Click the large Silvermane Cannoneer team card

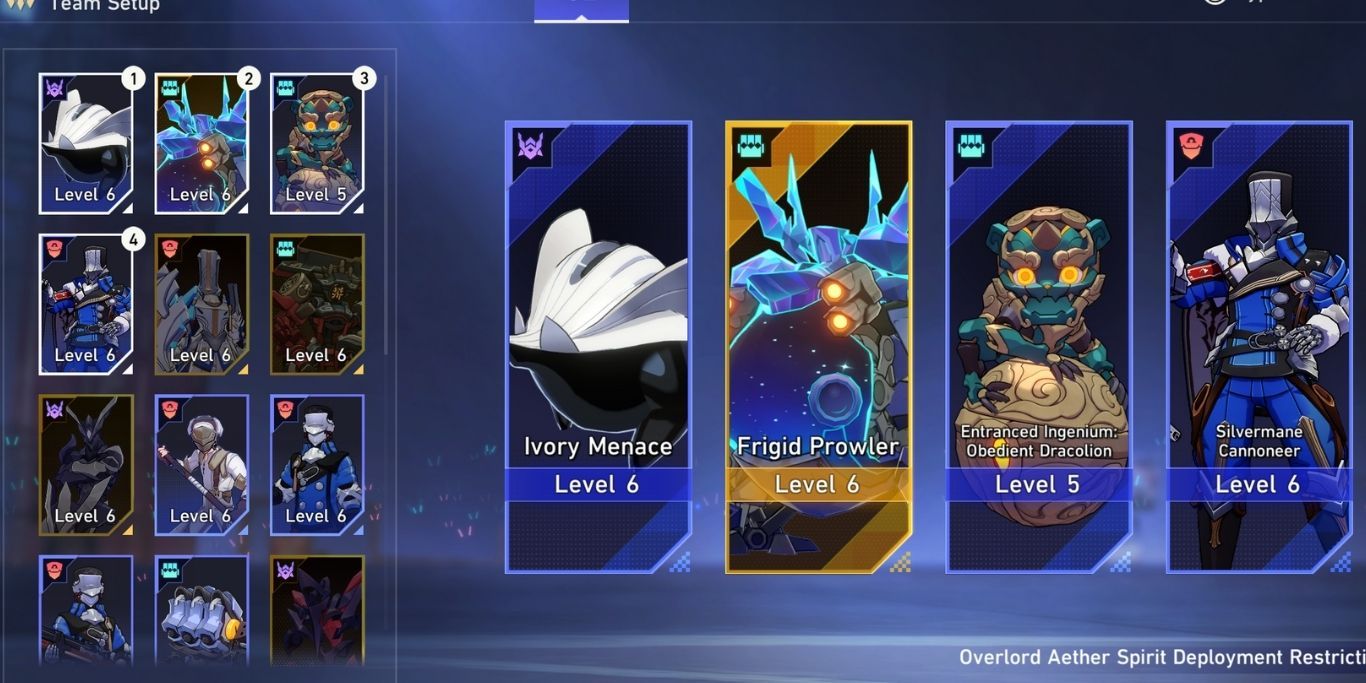click(1258, 347)
